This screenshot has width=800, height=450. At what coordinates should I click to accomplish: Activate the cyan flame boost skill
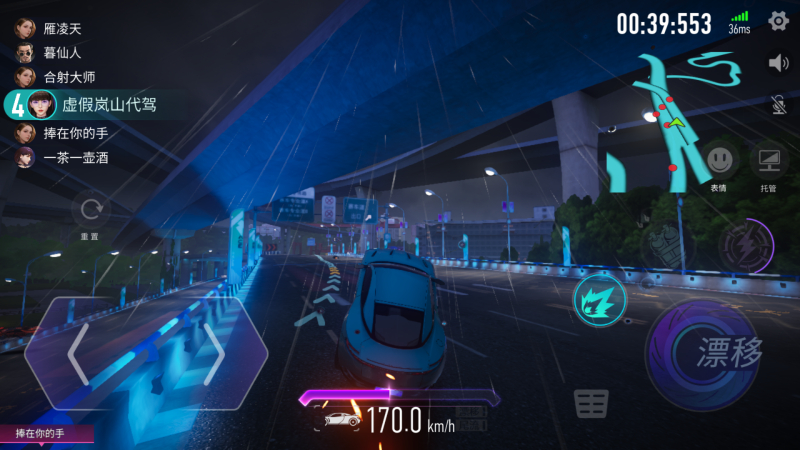point(600,298)
